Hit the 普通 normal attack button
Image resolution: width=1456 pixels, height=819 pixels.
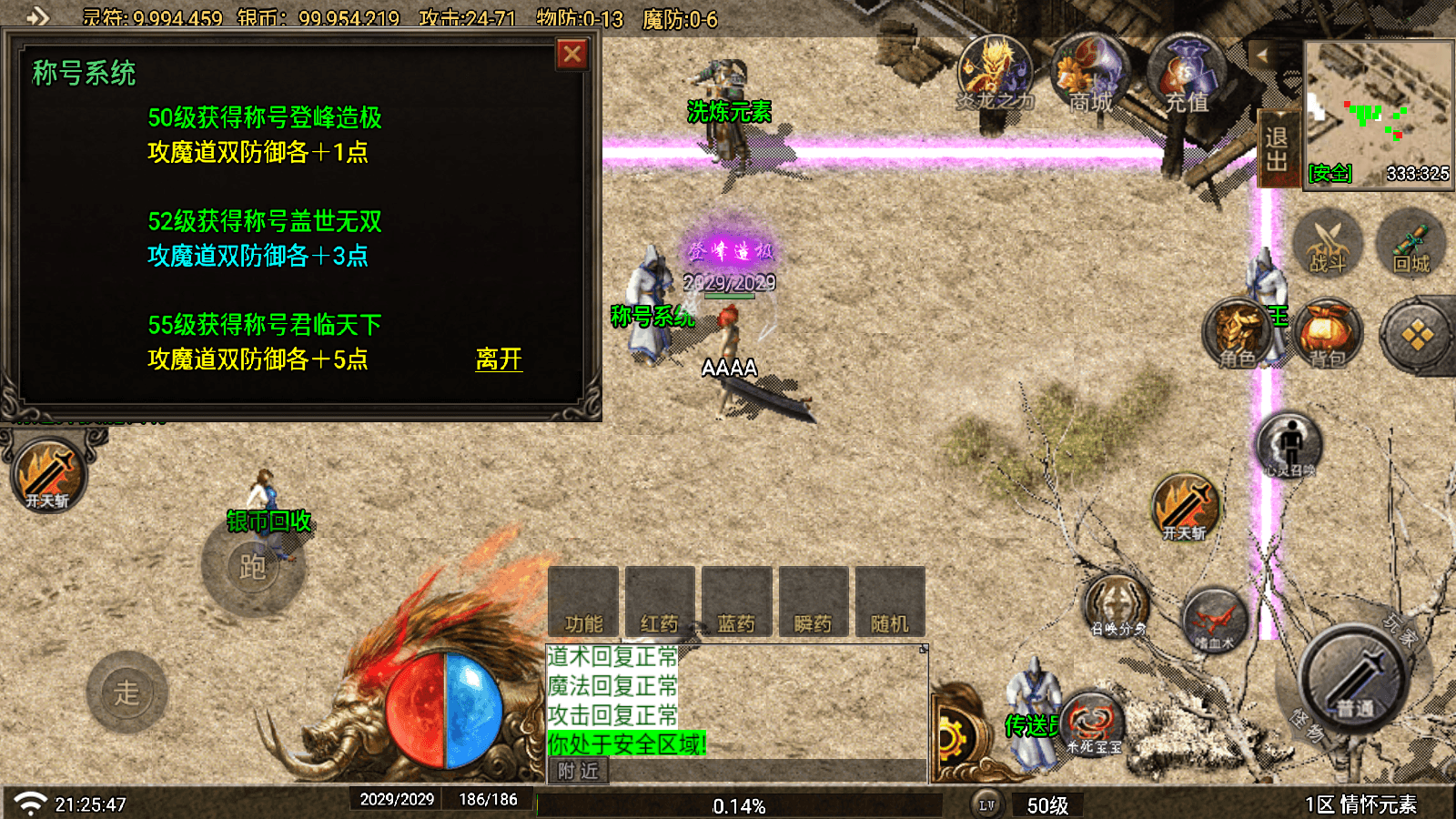click(x=1356, y=678)
